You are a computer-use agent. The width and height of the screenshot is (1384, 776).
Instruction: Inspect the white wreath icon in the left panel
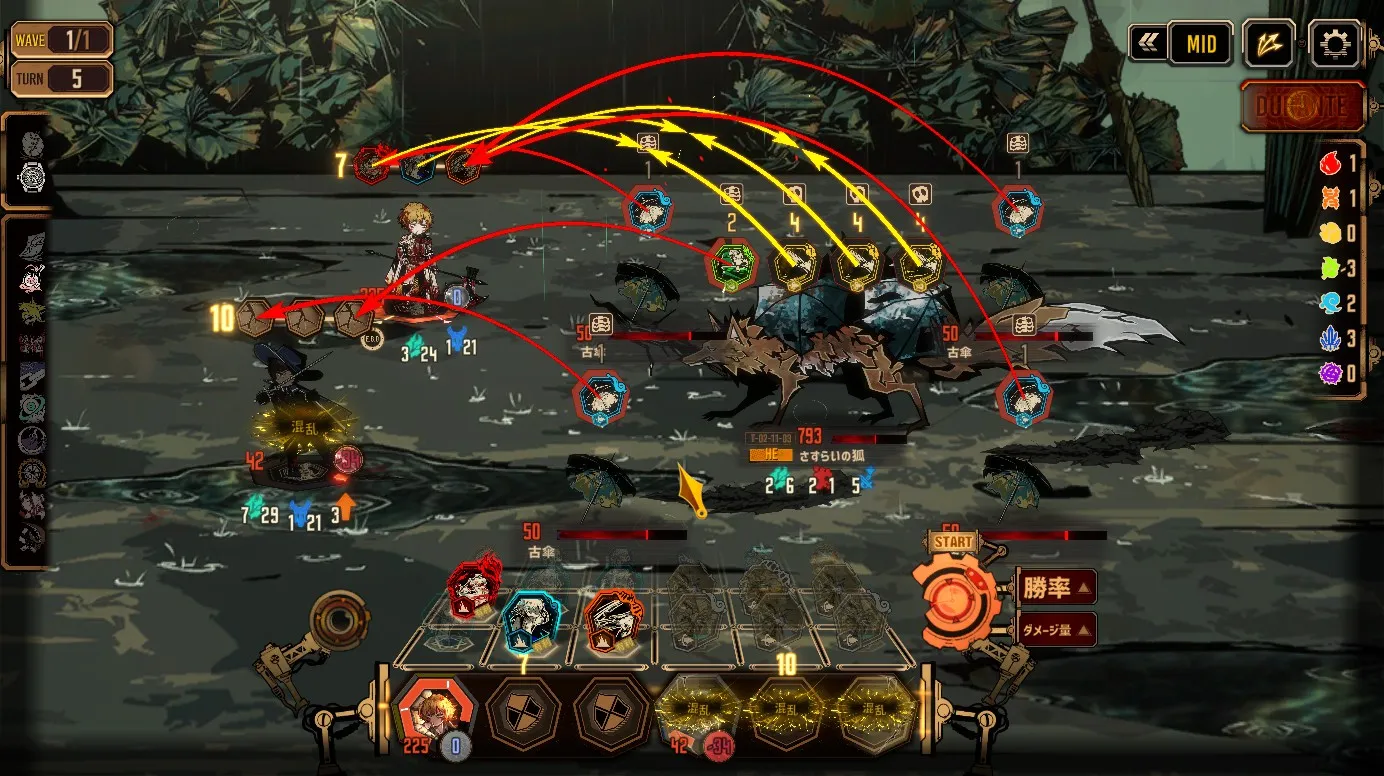coord(32,178)
